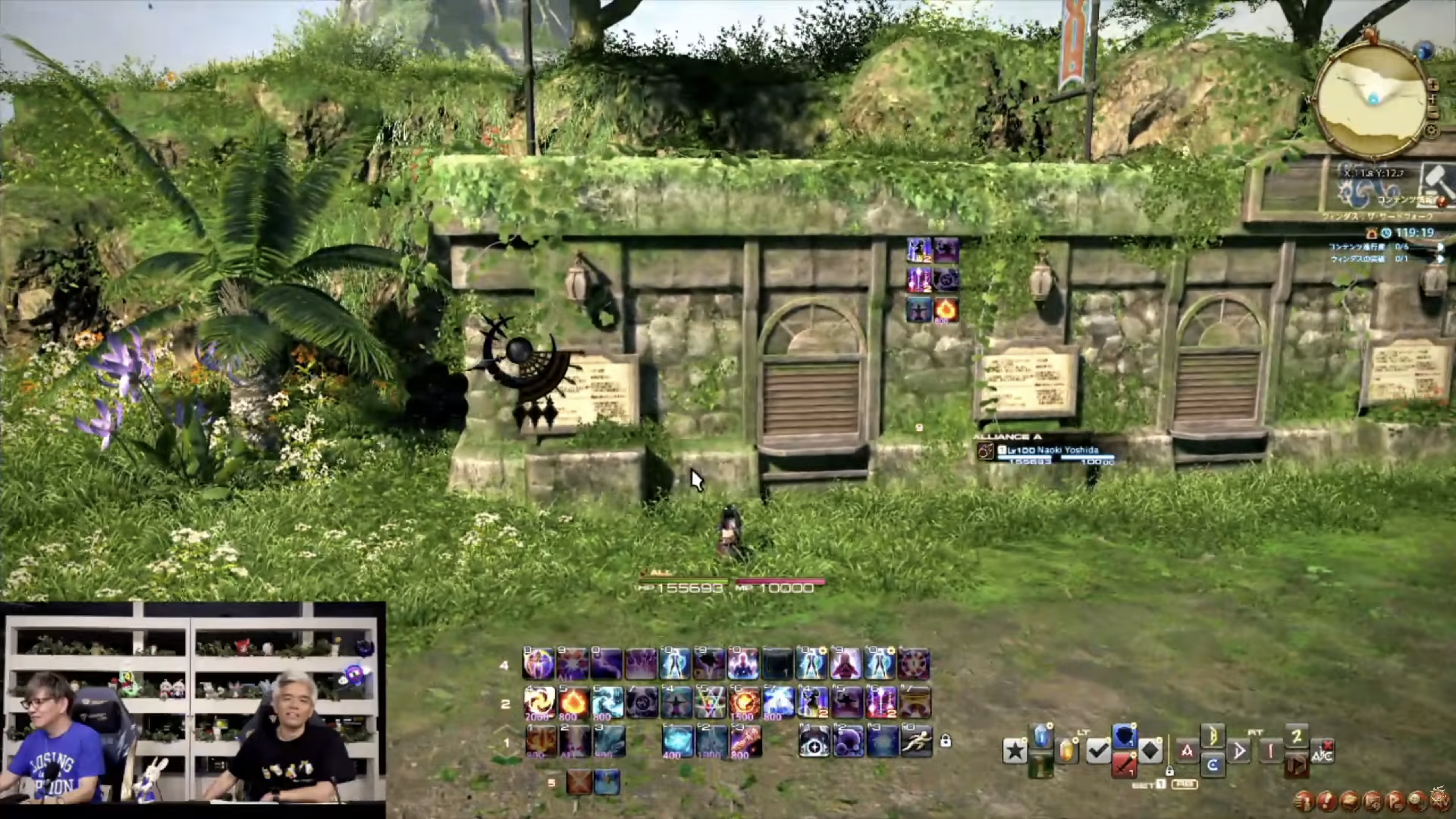Toggle the hotbar lock padlock
1456x819 pixels.
click(946, 741)
